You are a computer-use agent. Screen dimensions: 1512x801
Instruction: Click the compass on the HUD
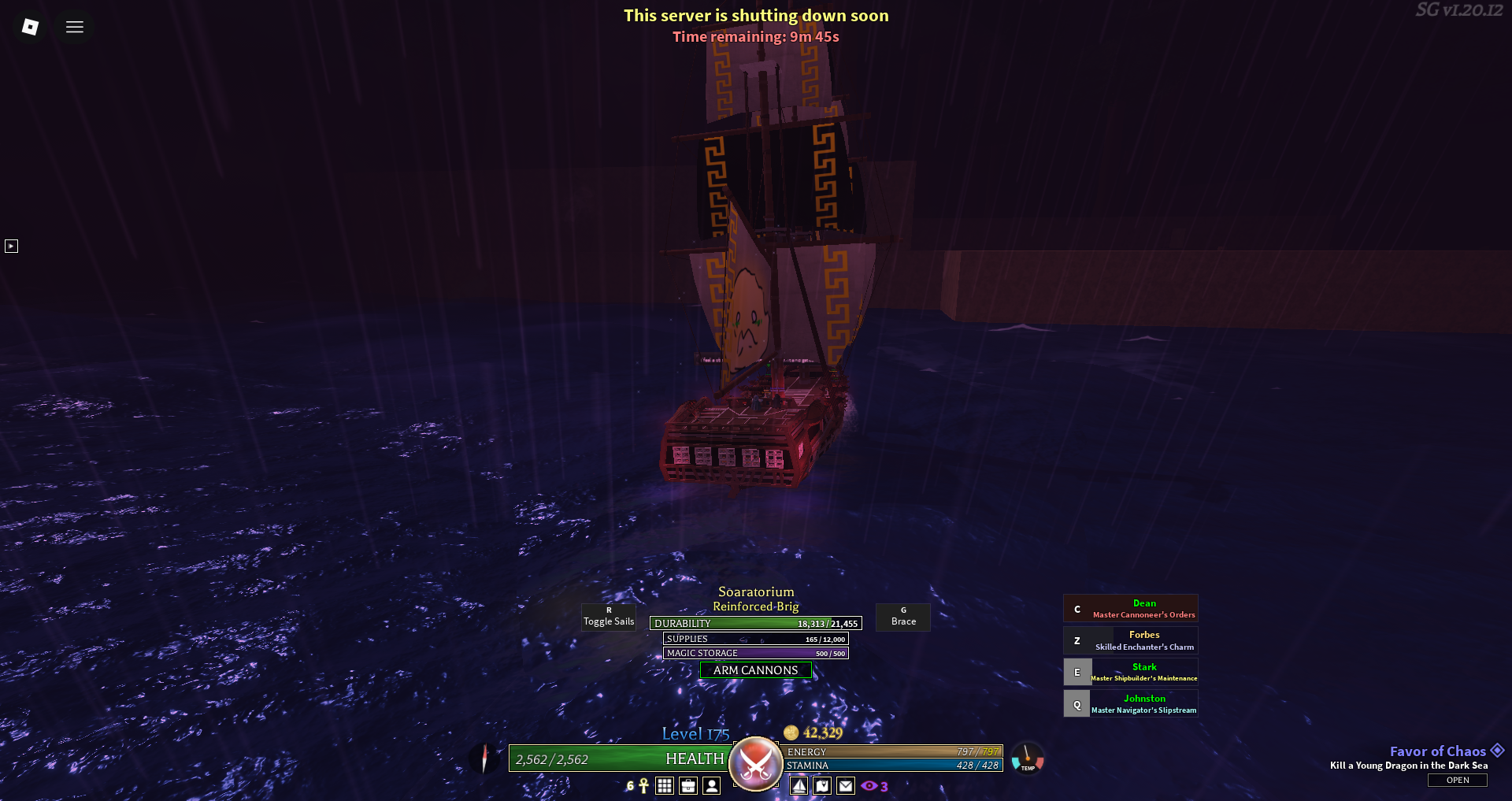(x=484, y=758)
